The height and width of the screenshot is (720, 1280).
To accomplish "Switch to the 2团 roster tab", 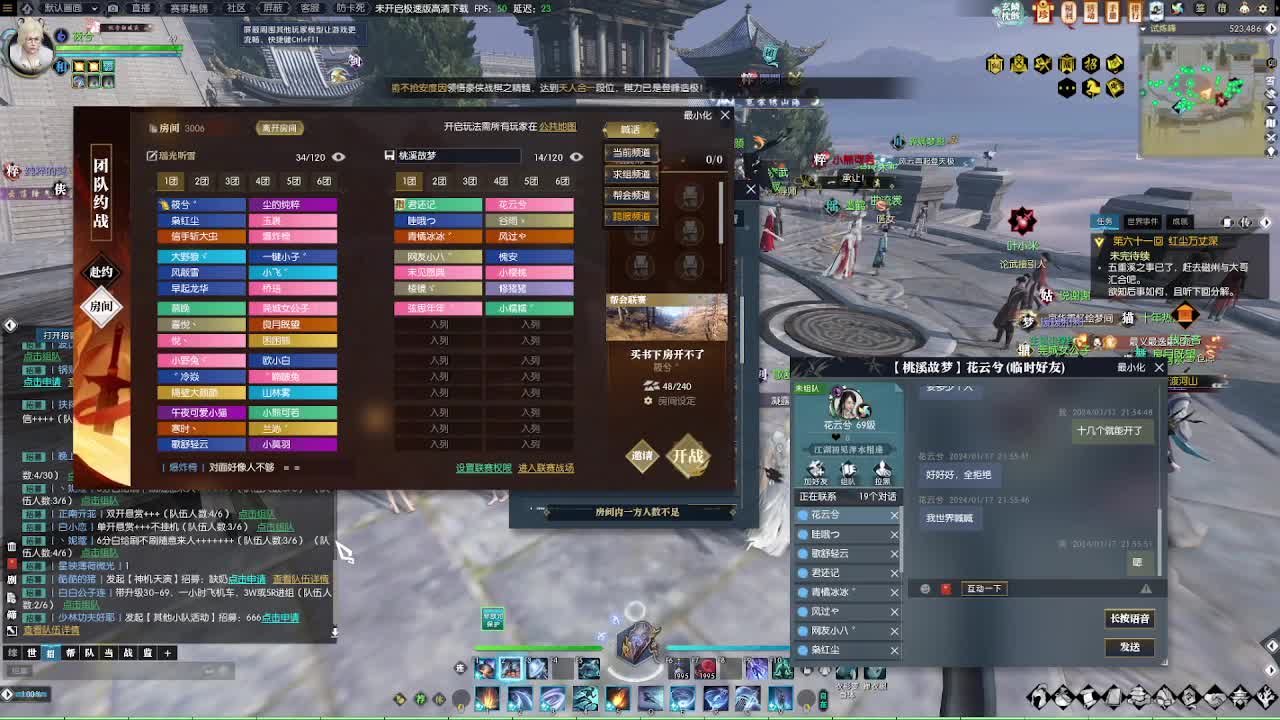I will [x=200, y=181].
